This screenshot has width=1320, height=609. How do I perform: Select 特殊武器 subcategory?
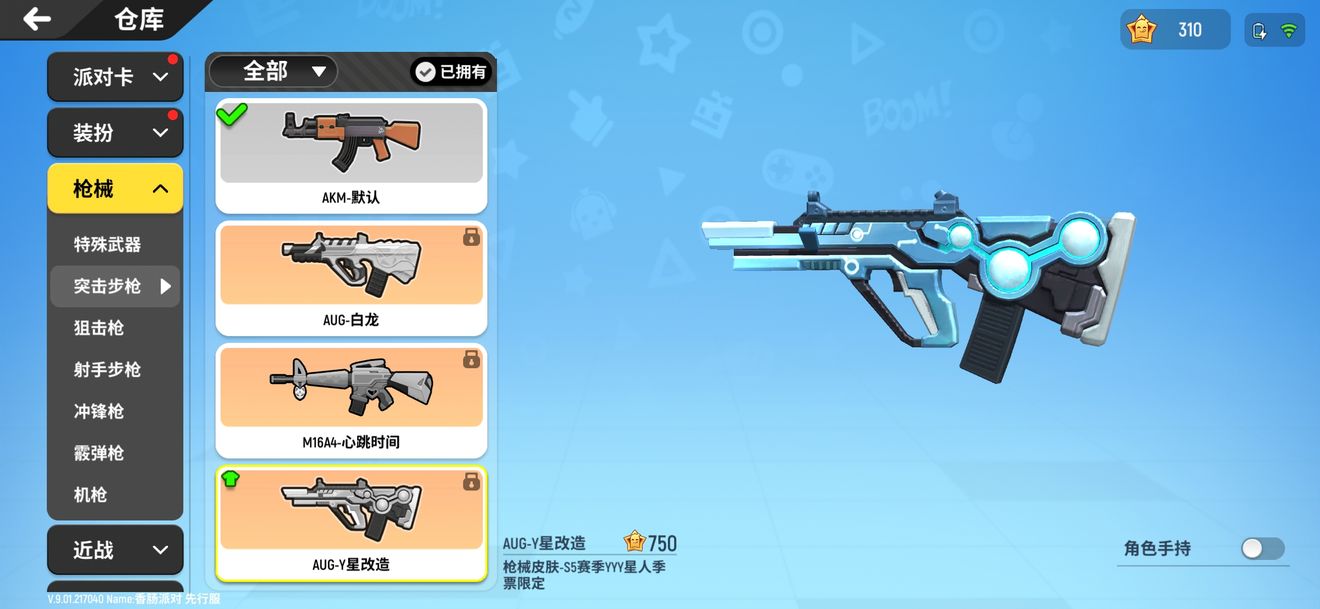coord(107,245)
